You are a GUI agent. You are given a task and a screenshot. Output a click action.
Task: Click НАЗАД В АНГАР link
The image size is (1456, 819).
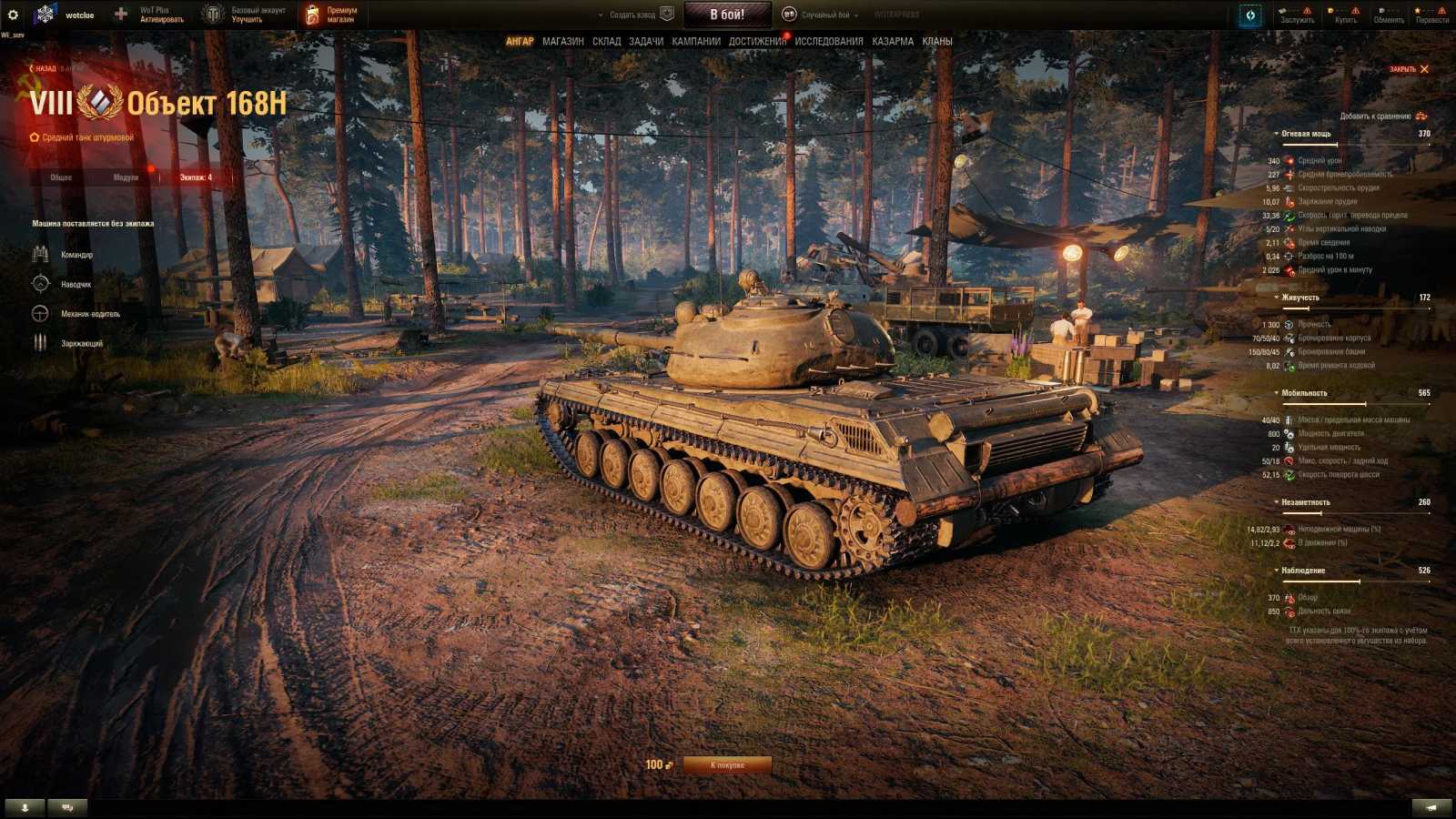pyautogui.click(x=50, y=68)
